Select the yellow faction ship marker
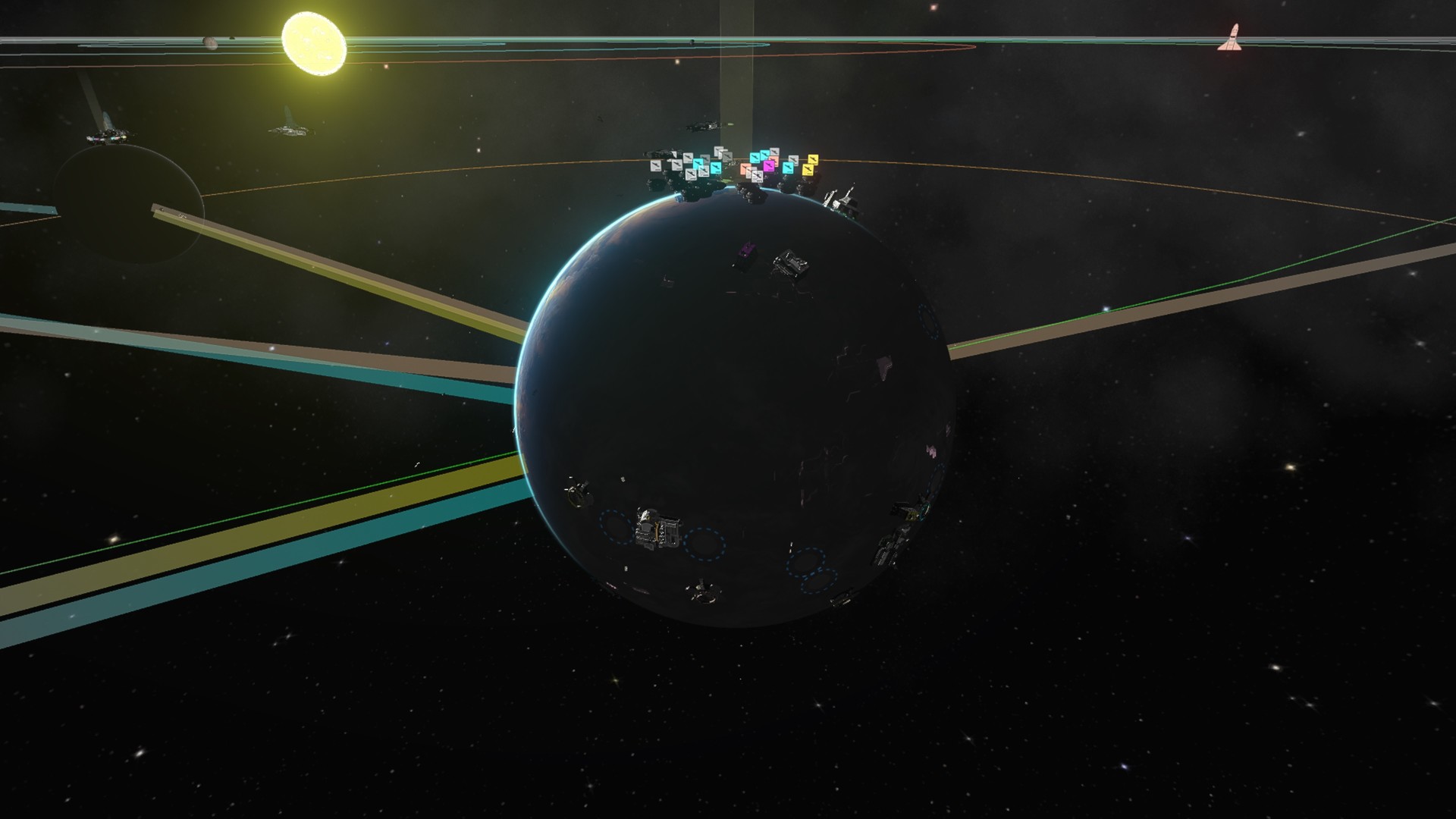Viewport: 1456px width, 819px height. point(813,160)
